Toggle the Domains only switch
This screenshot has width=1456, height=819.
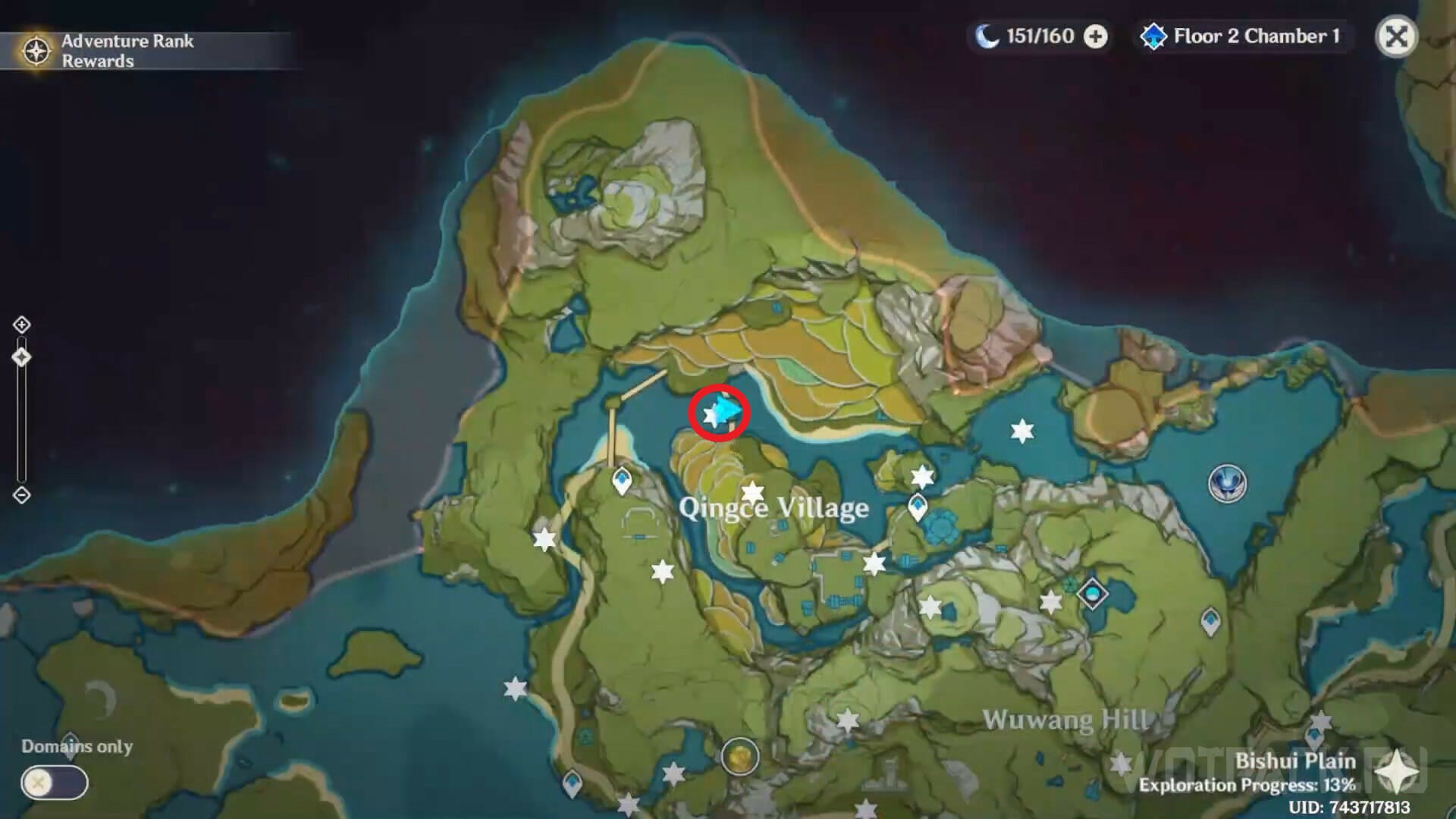[55, 783]
